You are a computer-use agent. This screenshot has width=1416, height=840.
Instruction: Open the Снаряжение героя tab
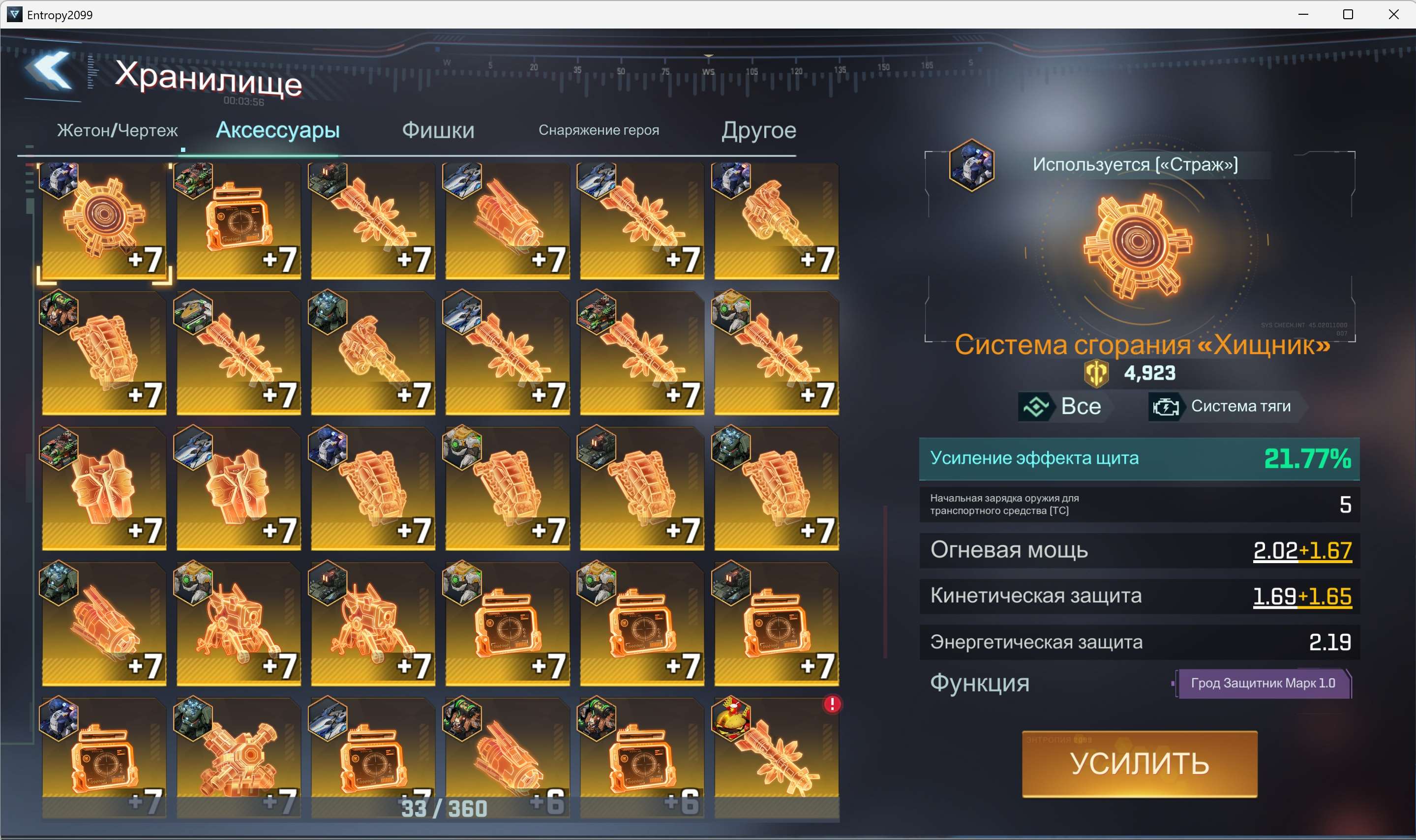[598, 130]
